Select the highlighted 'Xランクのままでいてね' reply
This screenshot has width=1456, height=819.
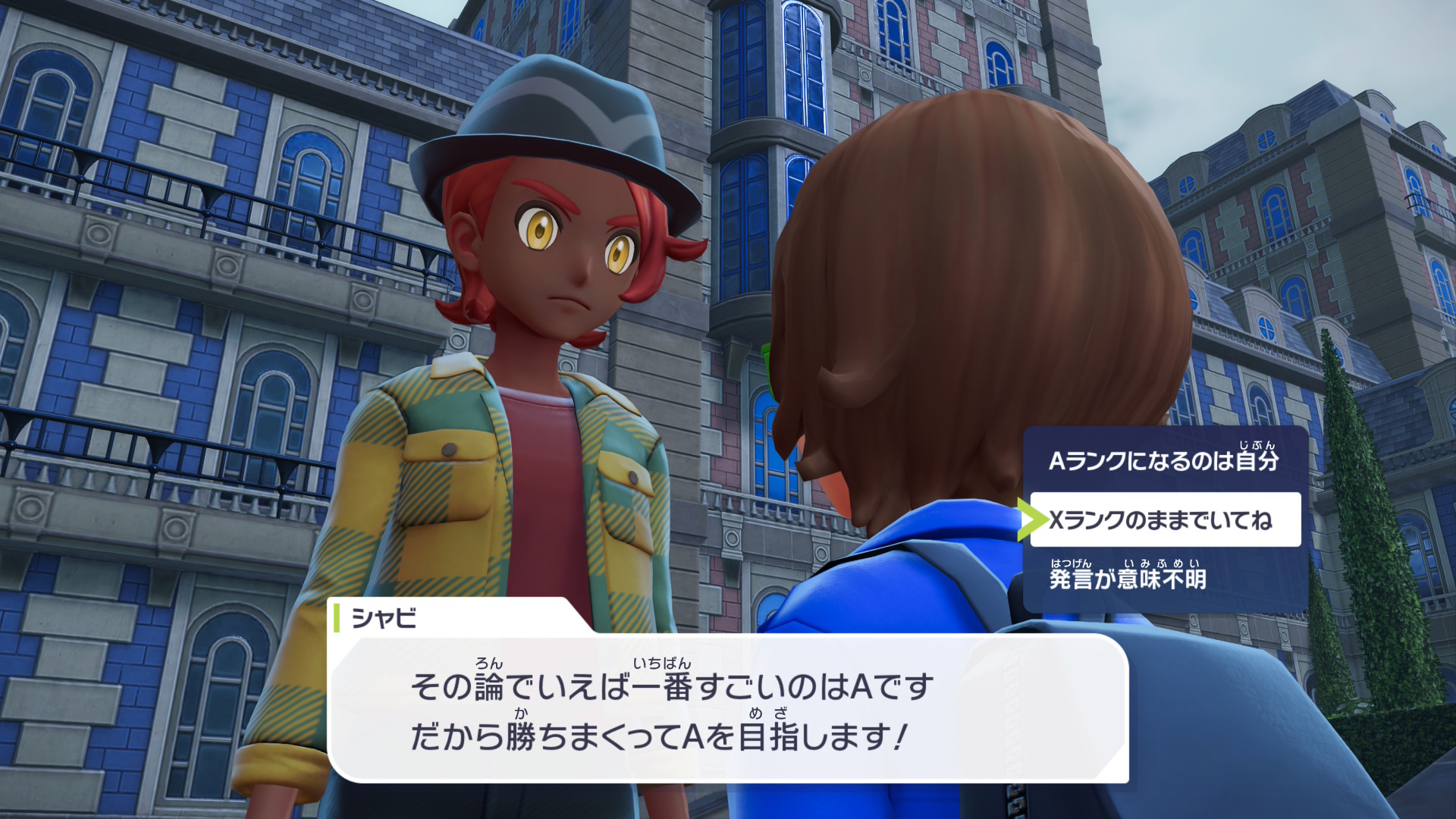[x=1164, y=520]
